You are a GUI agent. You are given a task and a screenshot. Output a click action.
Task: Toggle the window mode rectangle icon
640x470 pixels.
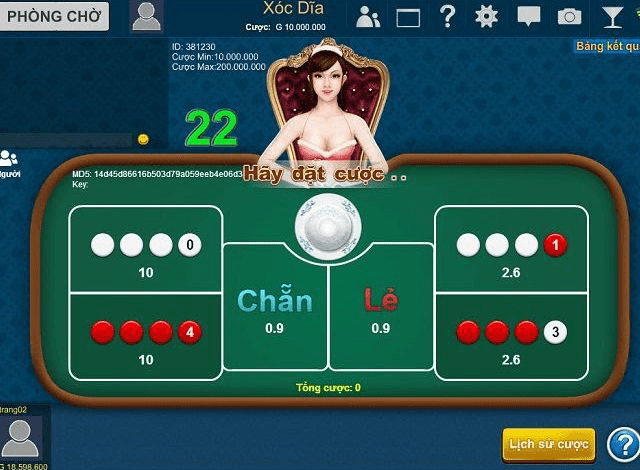point(408,16)
